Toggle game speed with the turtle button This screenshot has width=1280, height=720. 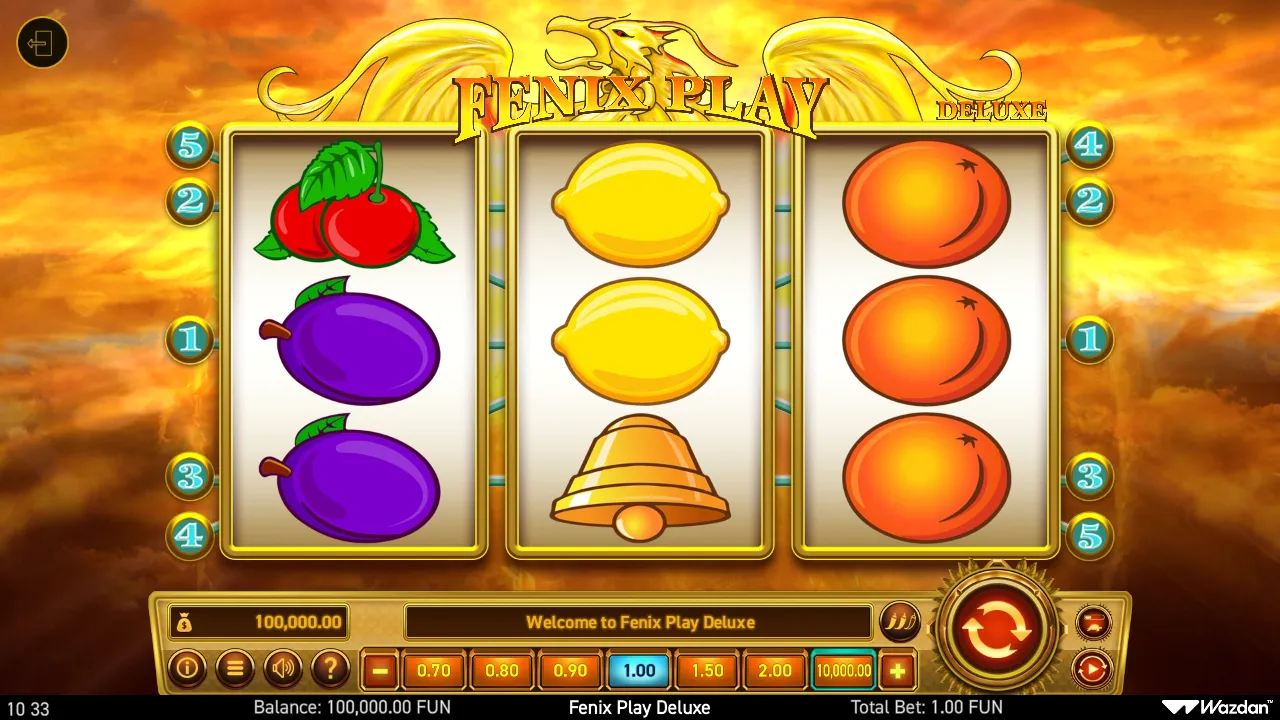click(1092, 622)
